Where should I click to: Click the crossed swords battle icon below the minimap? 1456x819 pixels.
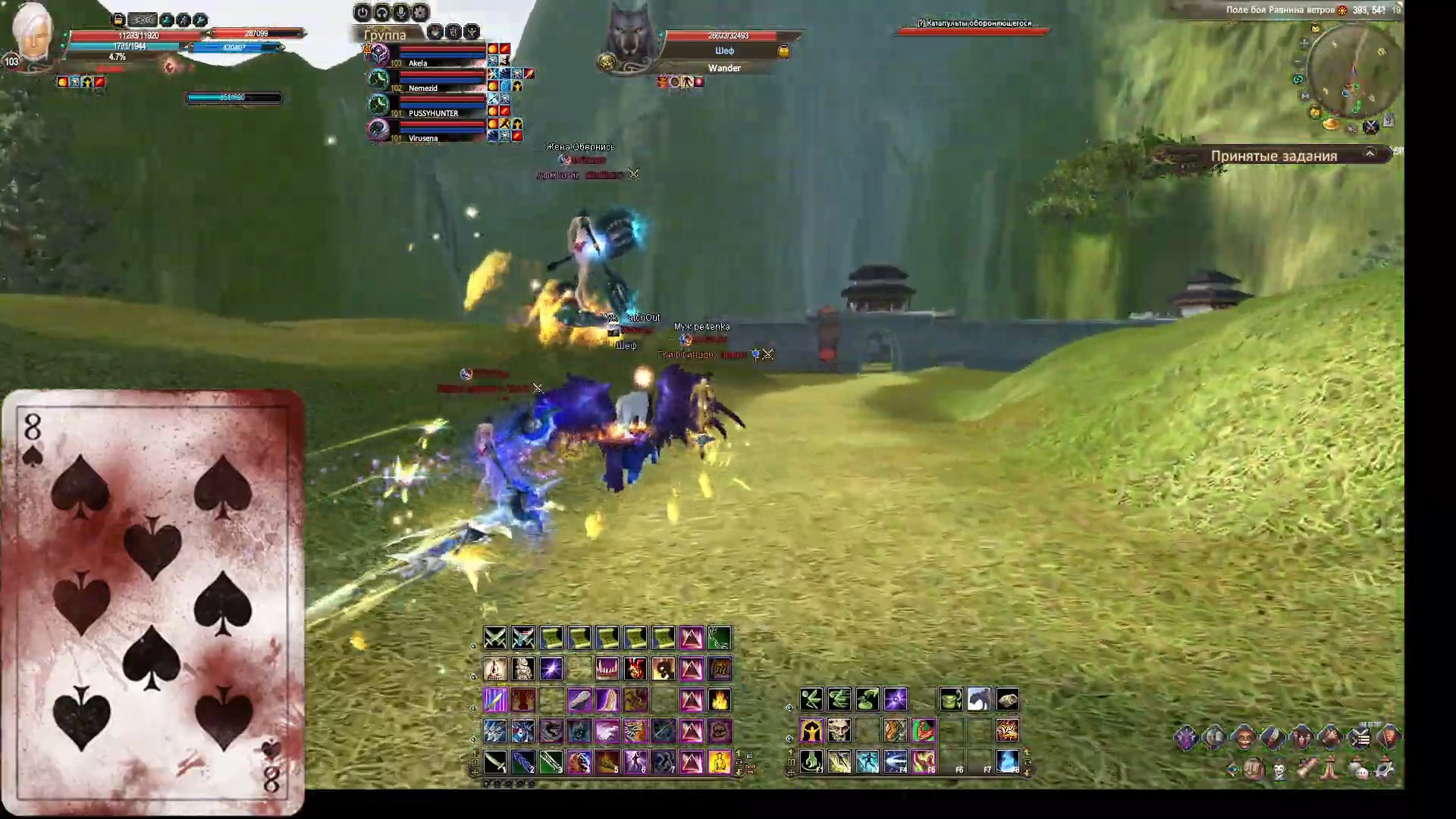pos(1372,127)
